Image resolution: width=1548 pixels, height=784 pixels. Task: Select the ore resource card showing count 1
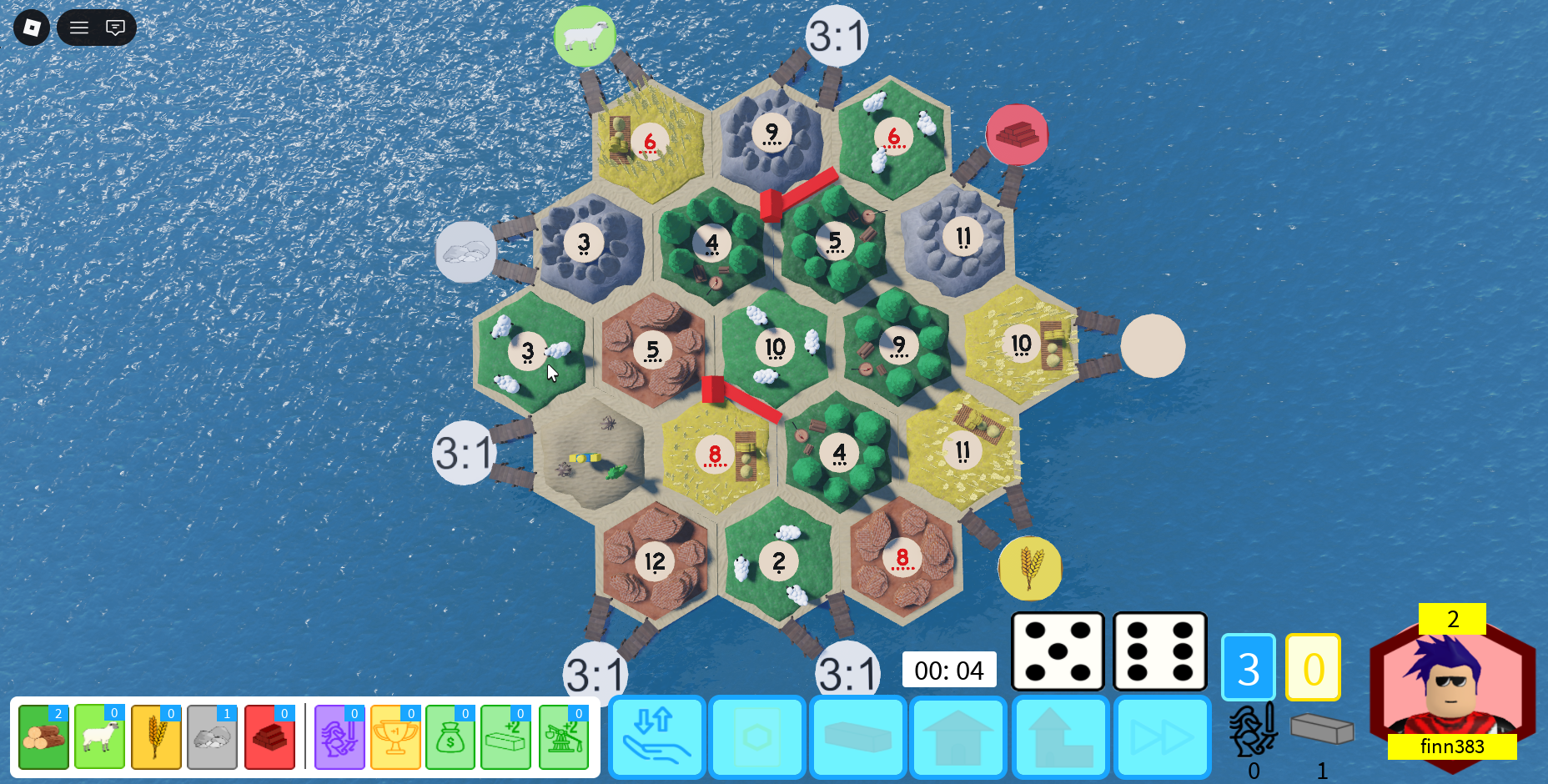click(x=211, y=737)
